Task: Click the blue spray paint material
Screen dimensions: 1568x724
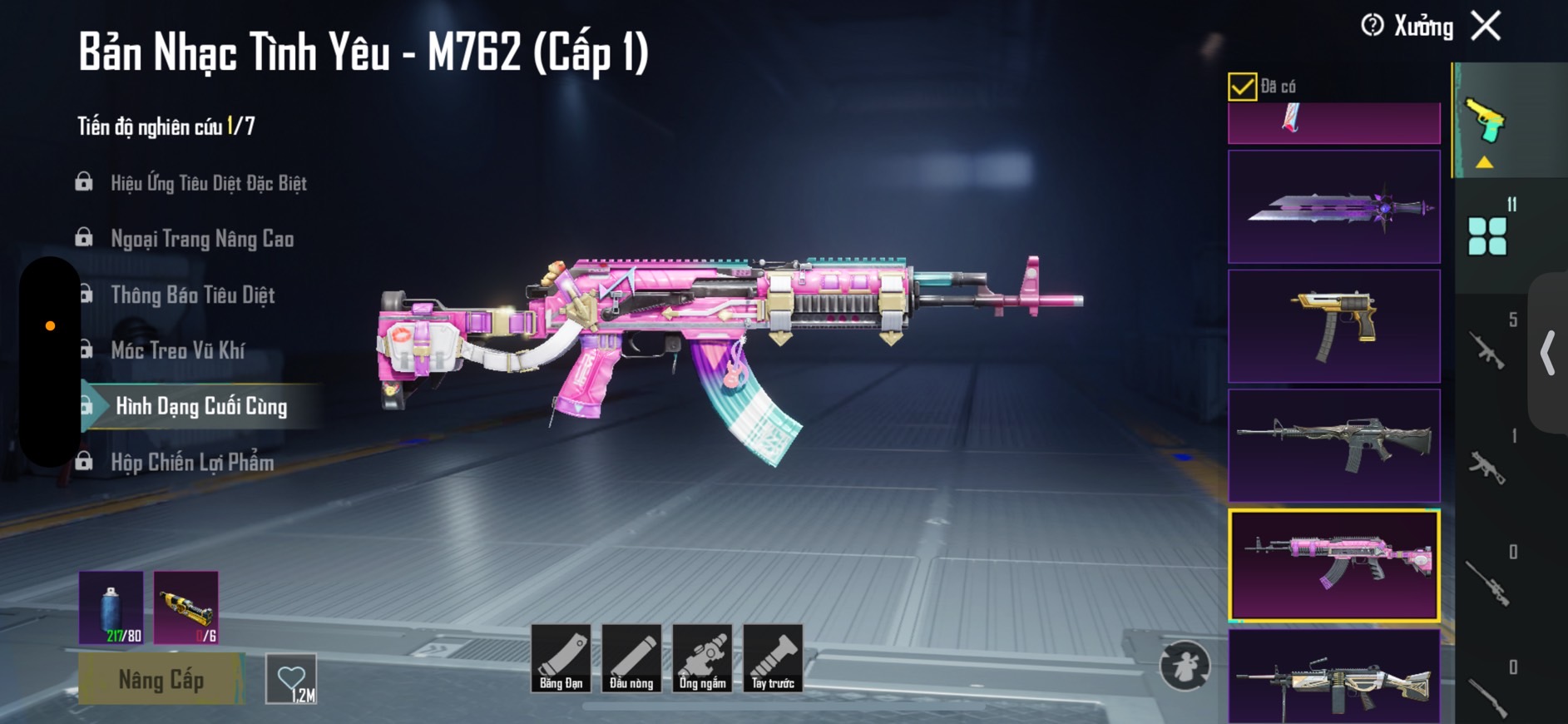Action: click(111, 607)
